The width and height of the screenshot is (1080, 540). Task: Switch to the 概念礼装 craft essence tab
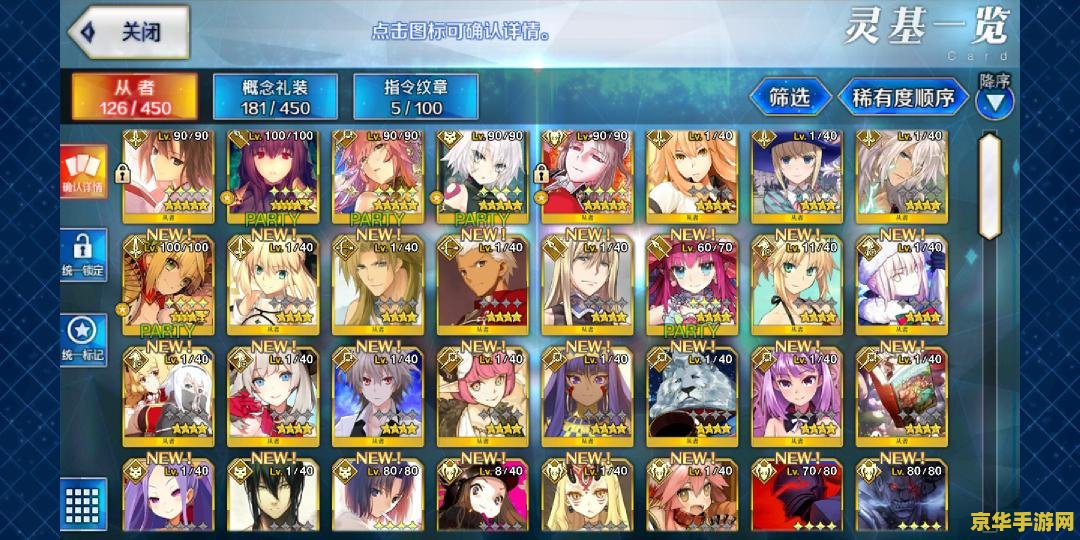275,97
